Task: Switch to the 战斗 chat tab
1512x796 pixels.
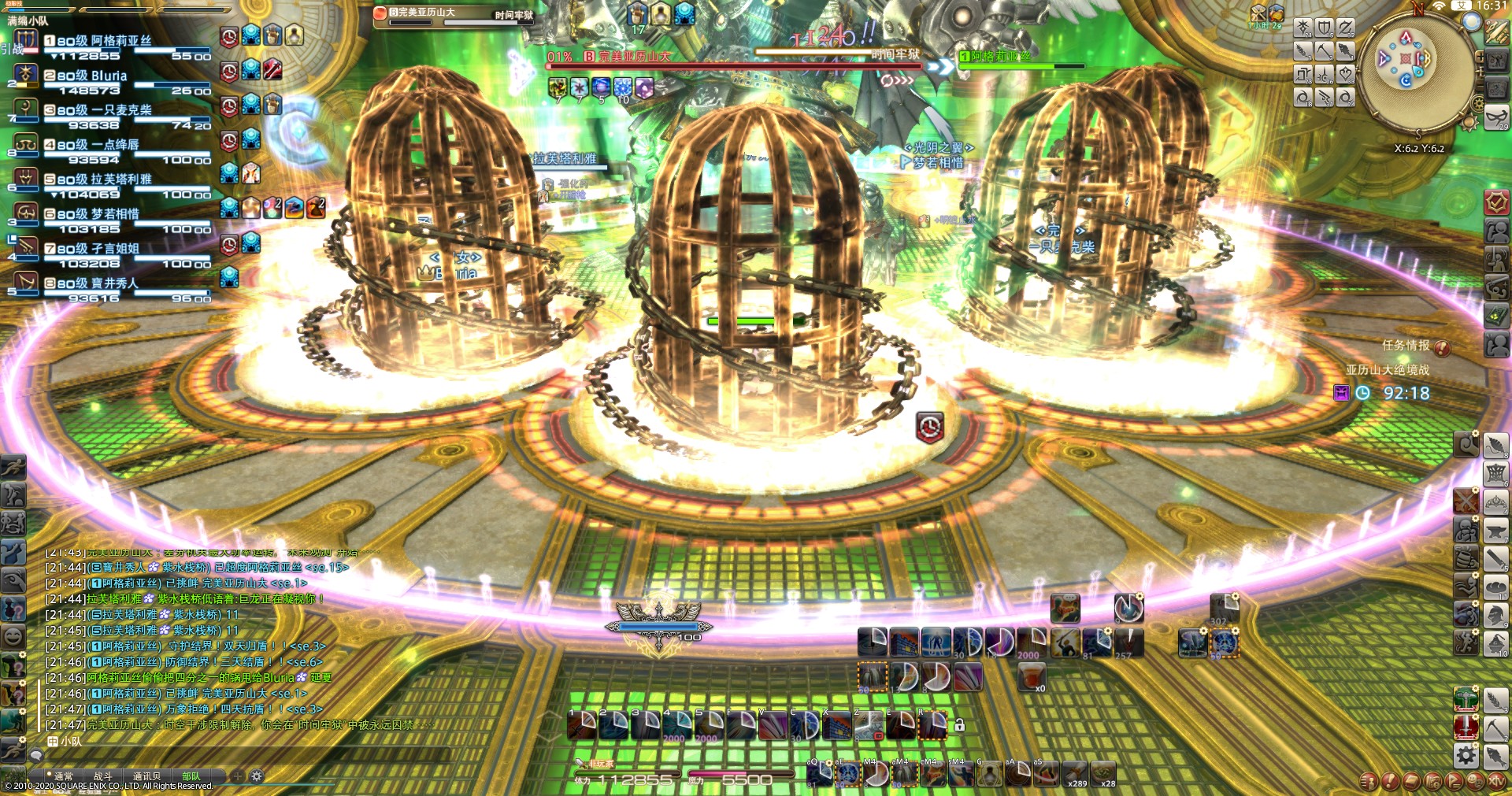Action: [103, 776]
